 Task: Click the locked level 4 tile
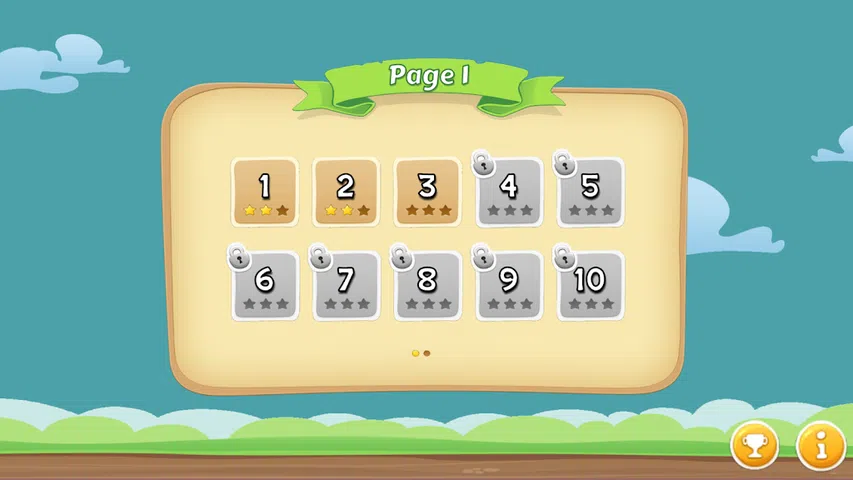click(x=509, y=191)
